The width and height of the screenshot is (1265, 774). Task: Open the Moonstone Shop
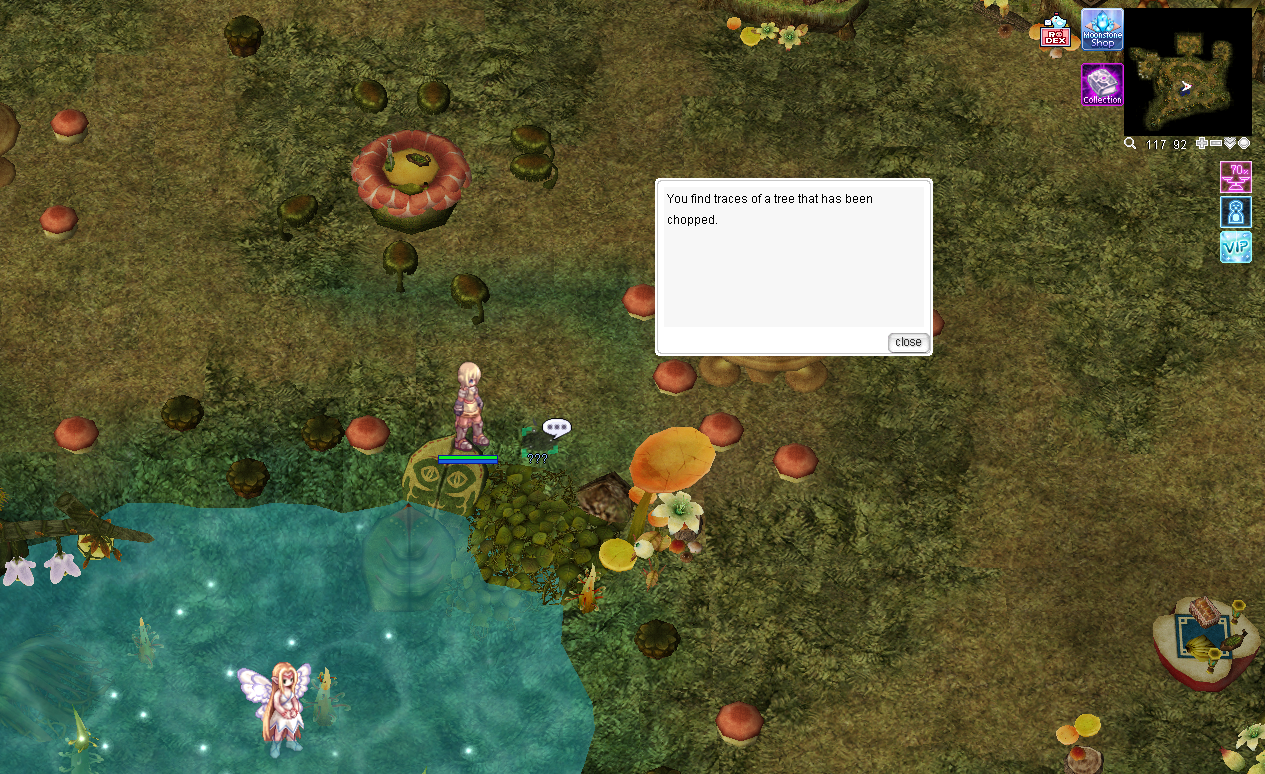(1102, 30)
